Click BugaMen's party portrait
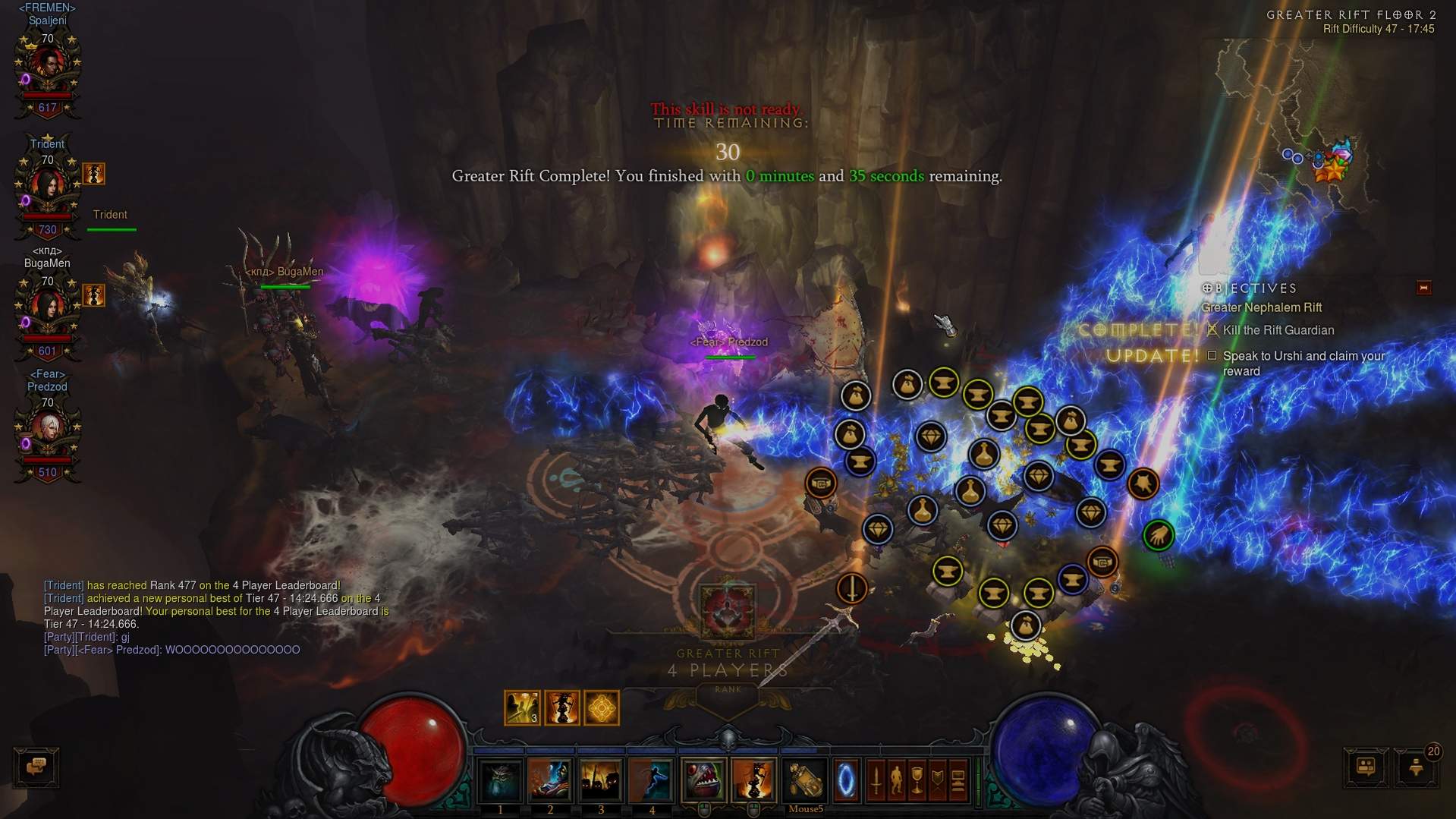This screenshot has height=819, width=1456. coord(47,310)
